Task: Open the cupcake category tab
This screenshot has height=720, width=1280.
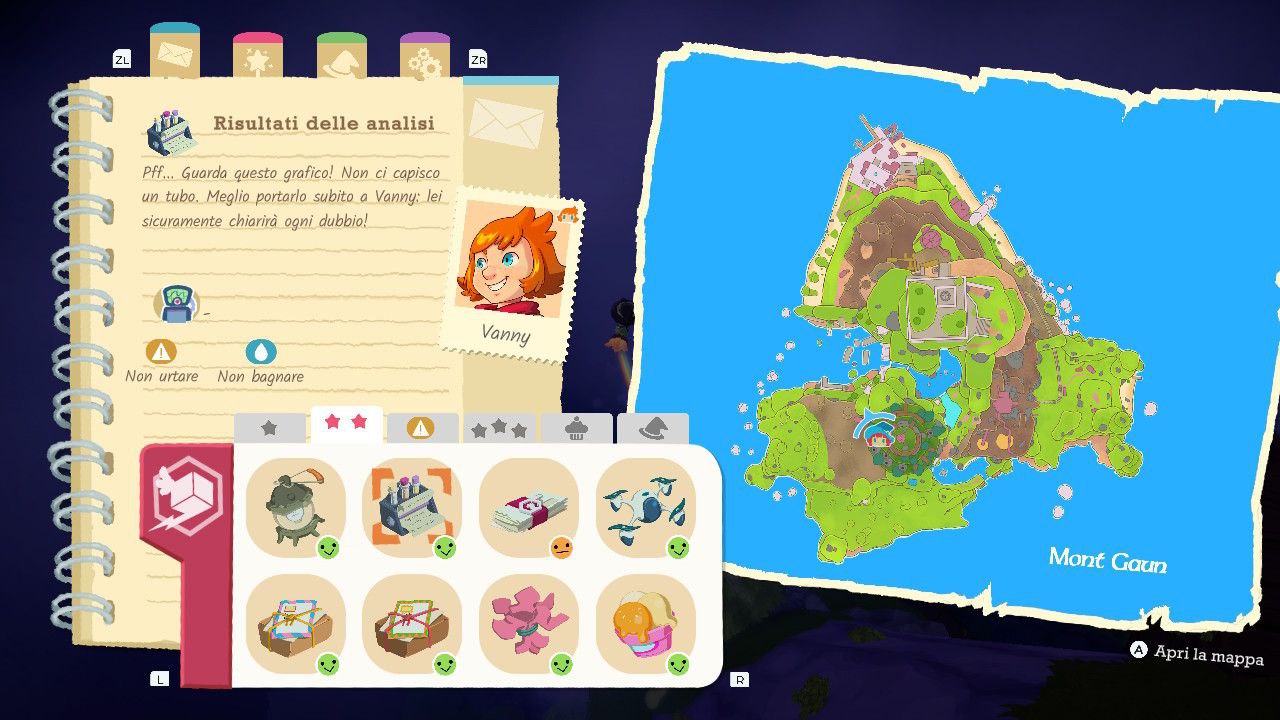Action: (576, 428)
